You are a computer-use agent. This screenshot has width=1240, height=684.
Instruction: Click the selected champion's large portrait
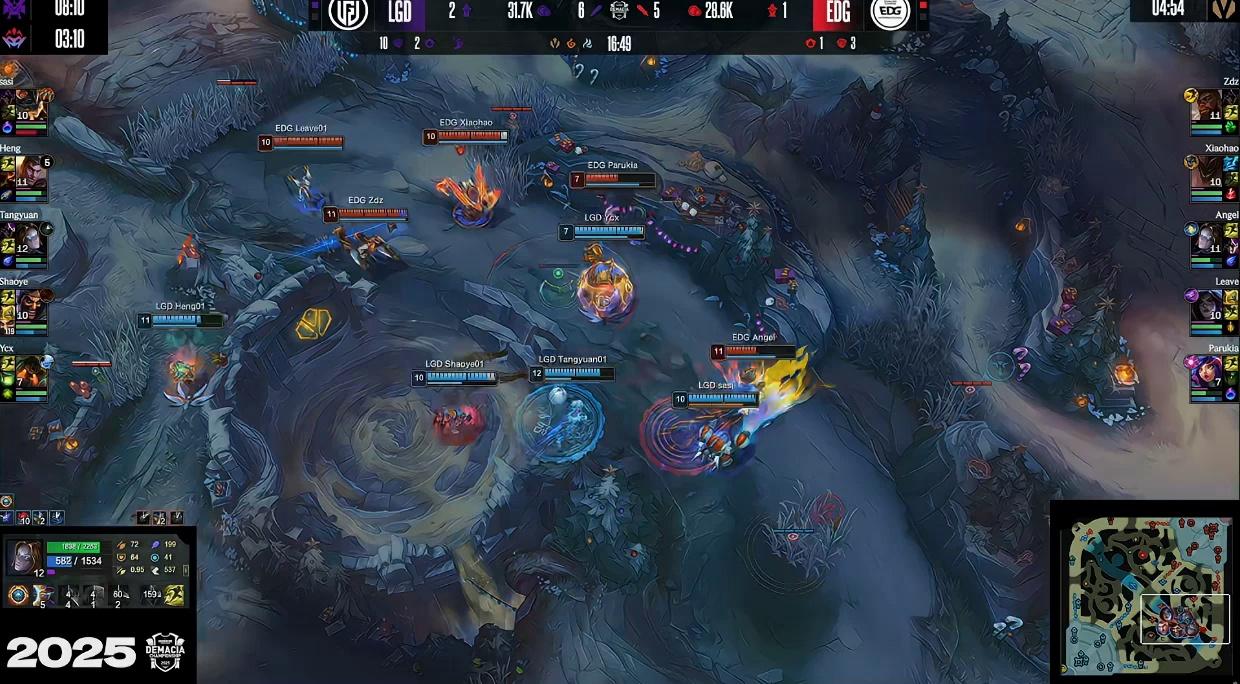coord(24,556)
